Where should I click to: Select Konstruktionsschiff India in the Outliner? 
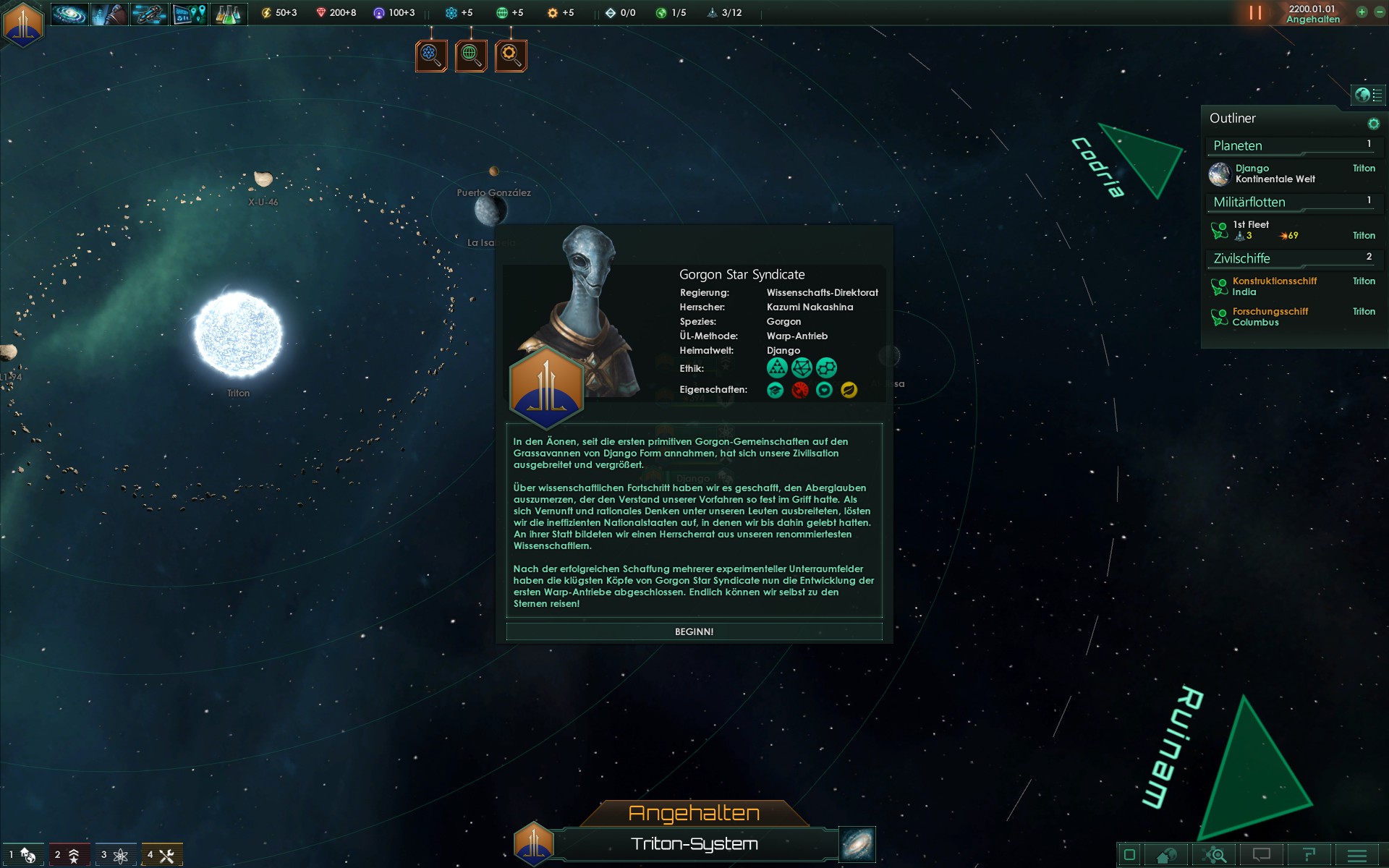click(1273, 286)
